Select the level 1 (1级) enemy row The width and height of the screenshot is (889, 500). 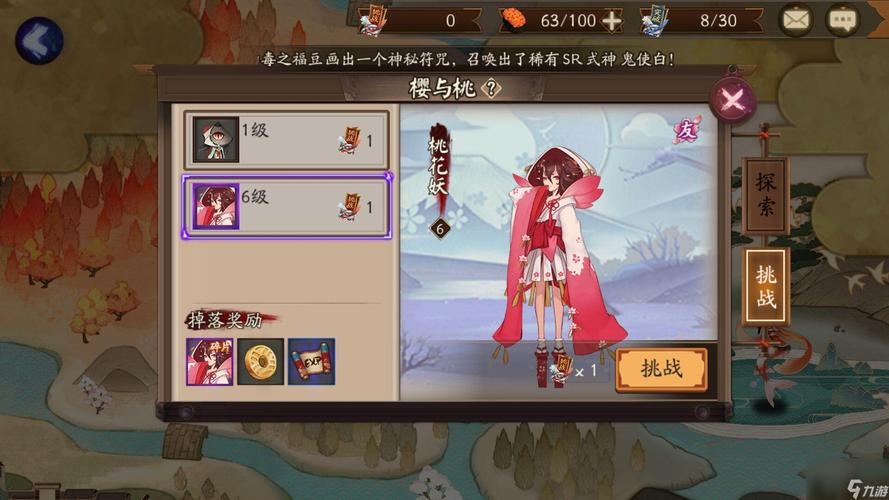287,138
